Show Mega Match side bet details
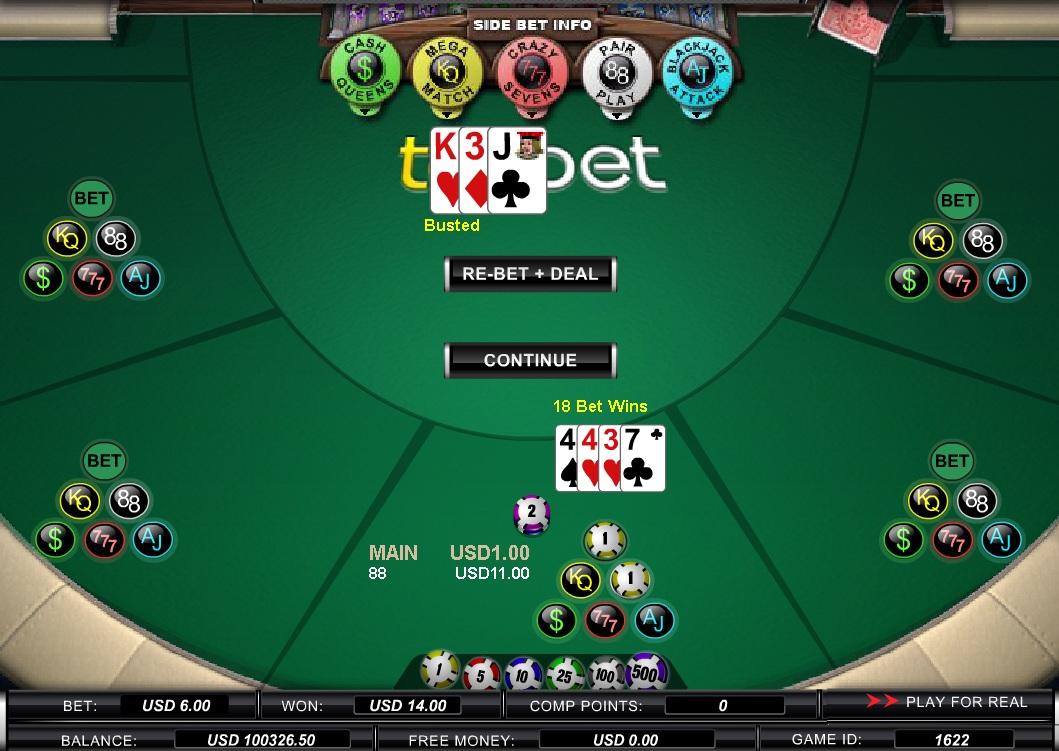This screenshot has height=751, width=1059. (447, 72)
